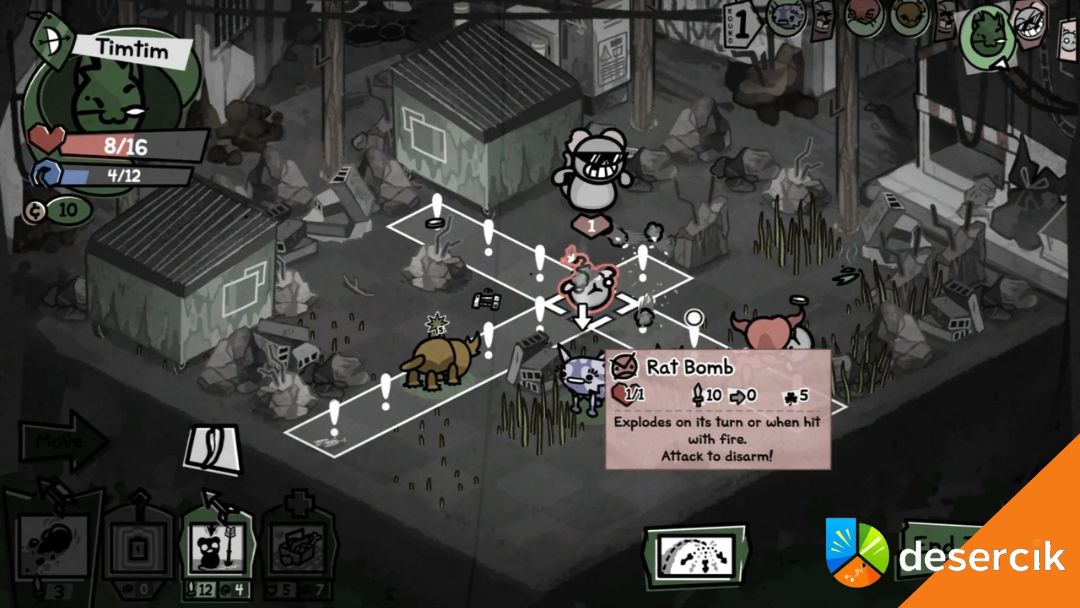Click the Move arrow button
This screenshot has height=608, width=1080.
tap(62, 441)
